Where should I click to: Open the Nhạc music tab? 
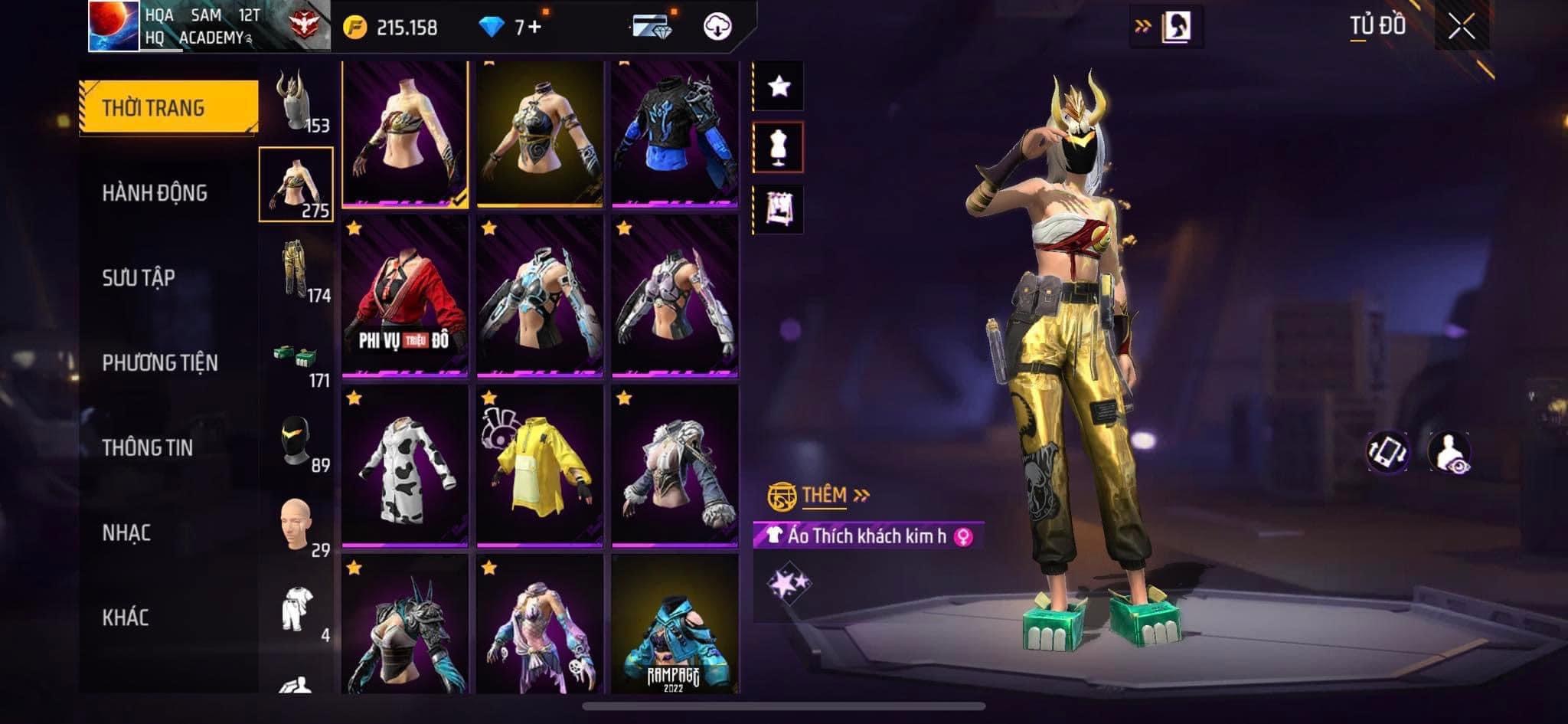(126, 532)
